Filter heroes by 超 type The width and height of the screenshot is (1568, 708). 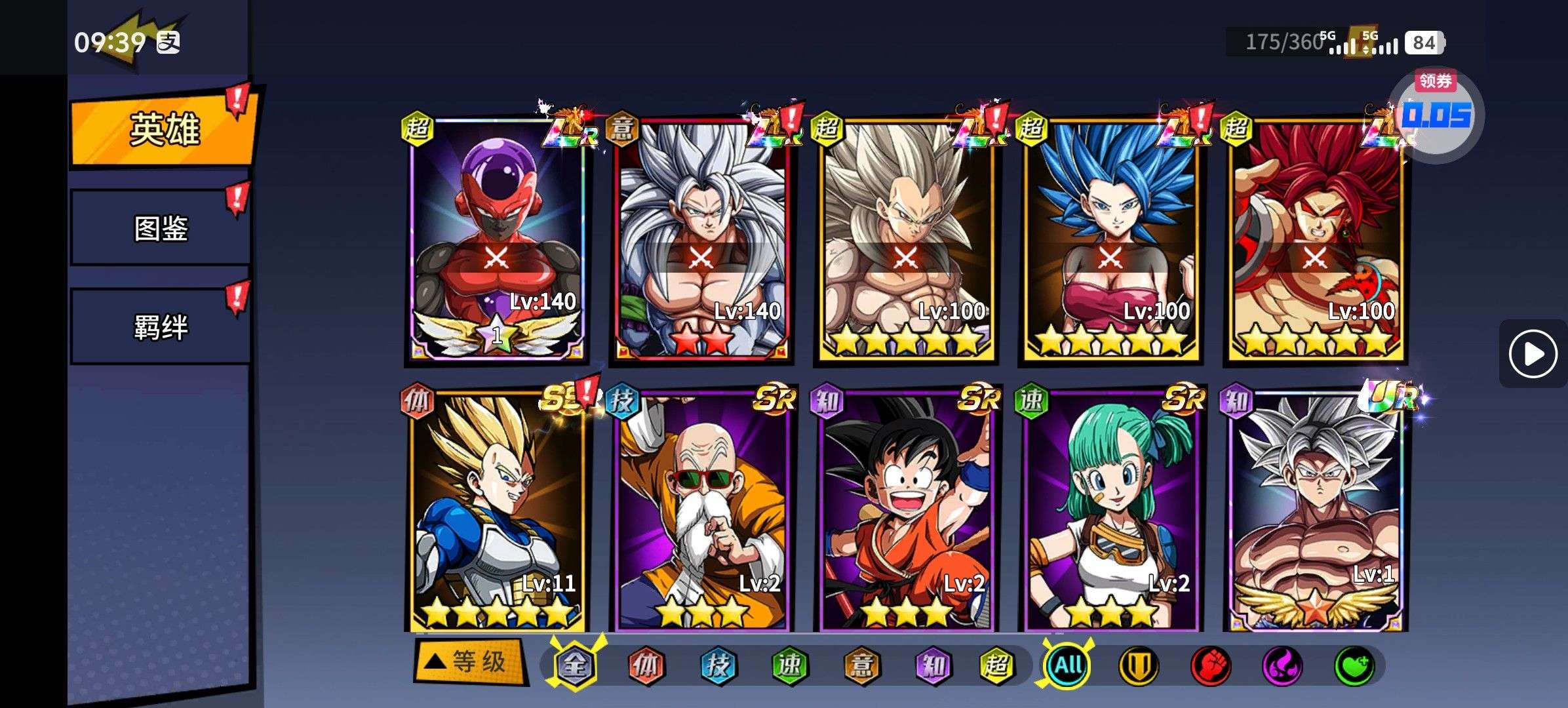click(x=996, y=666)
